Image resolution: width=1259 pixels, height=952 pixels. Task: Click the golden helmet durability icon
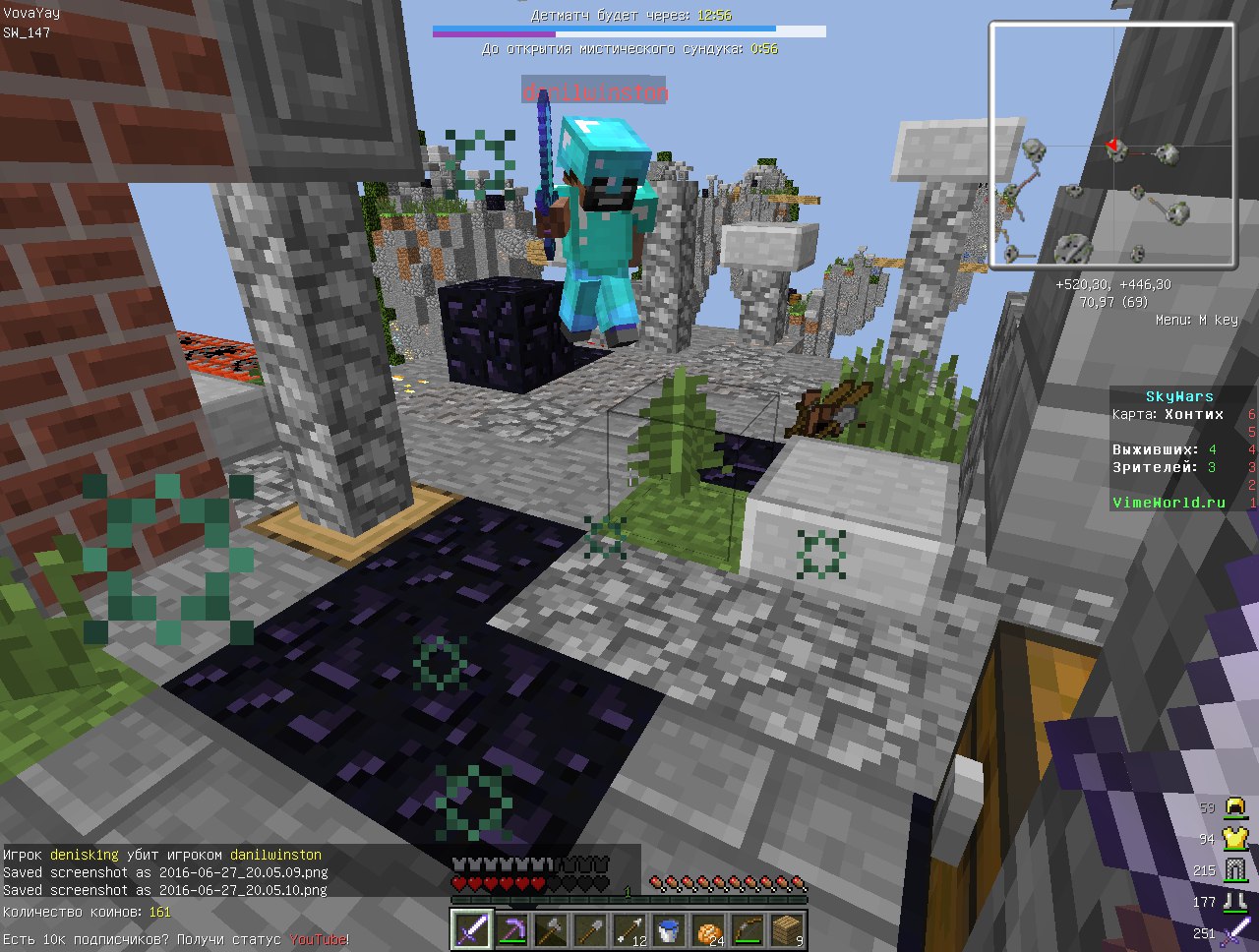click(1235, 808)
